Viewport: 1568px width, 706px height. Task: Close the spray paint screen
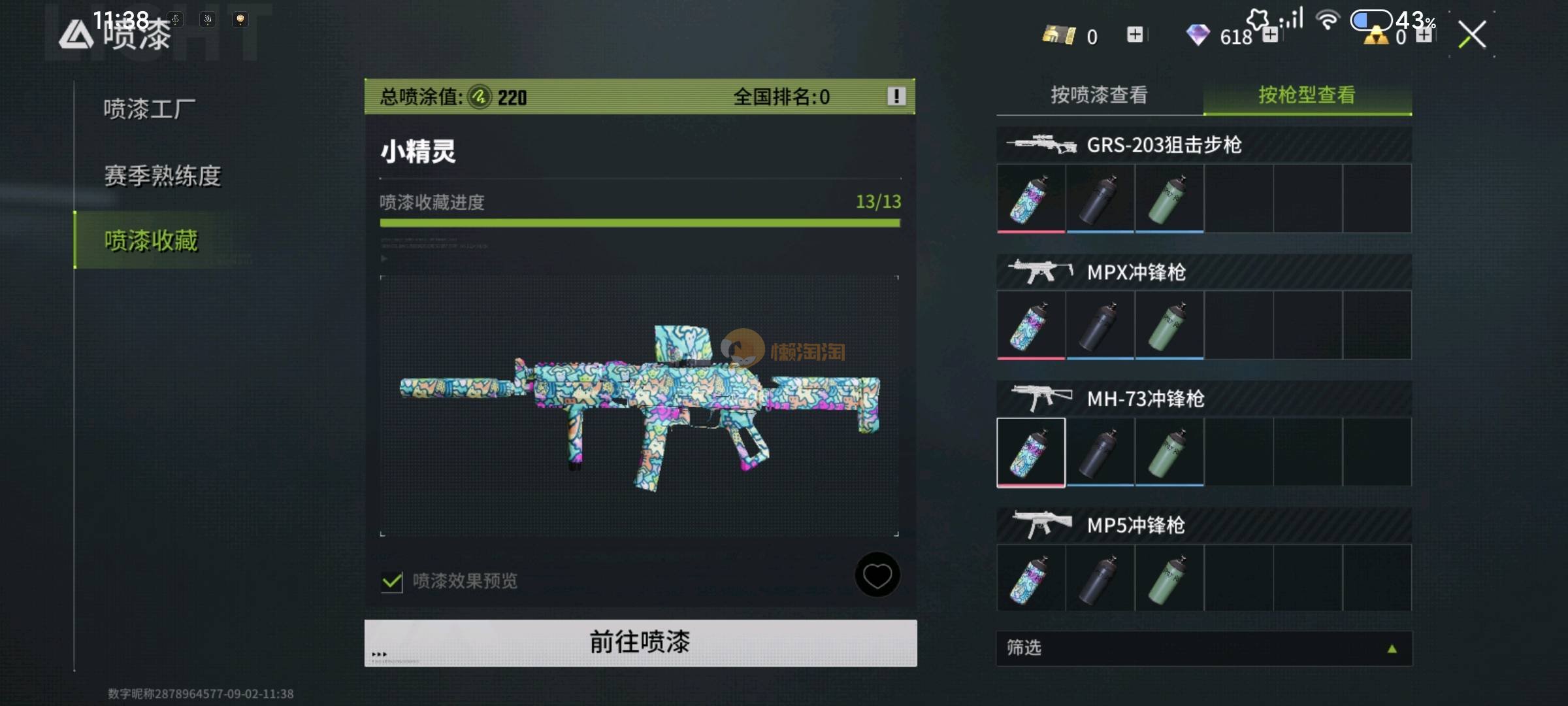1472,35
